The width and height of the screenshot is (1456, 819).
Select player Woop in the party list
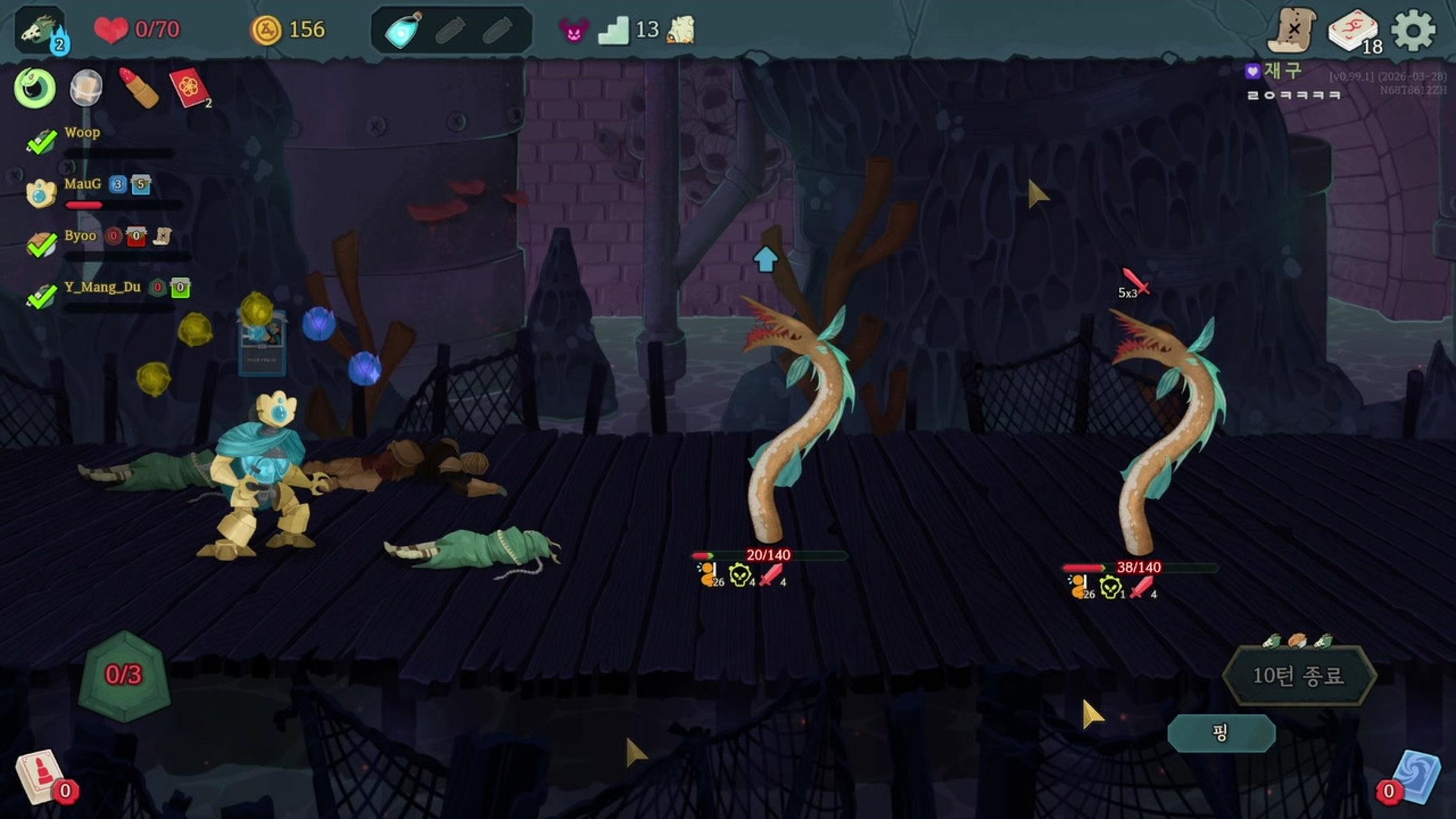83,133
